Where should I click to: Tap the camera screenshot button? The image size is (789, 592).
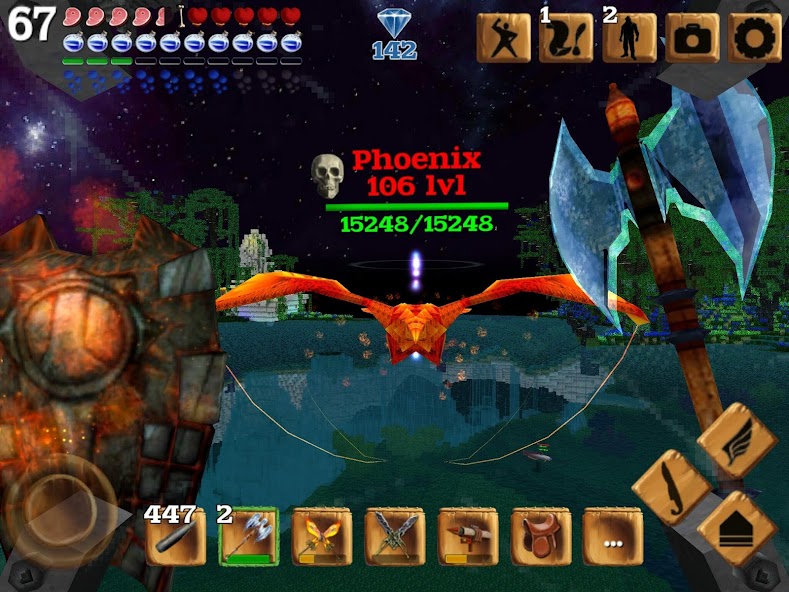[692, 37]
